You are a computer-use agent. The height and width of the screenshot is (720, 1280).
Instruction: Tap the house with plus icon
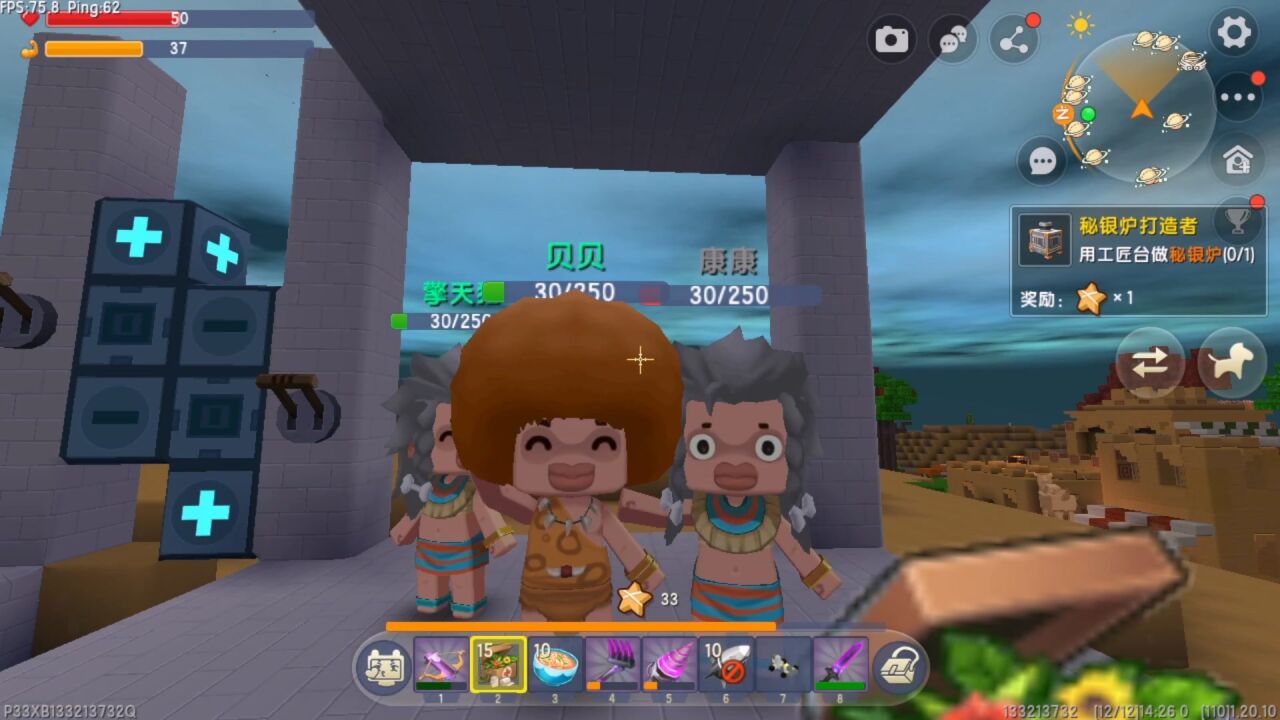(x=1238, y=159)
